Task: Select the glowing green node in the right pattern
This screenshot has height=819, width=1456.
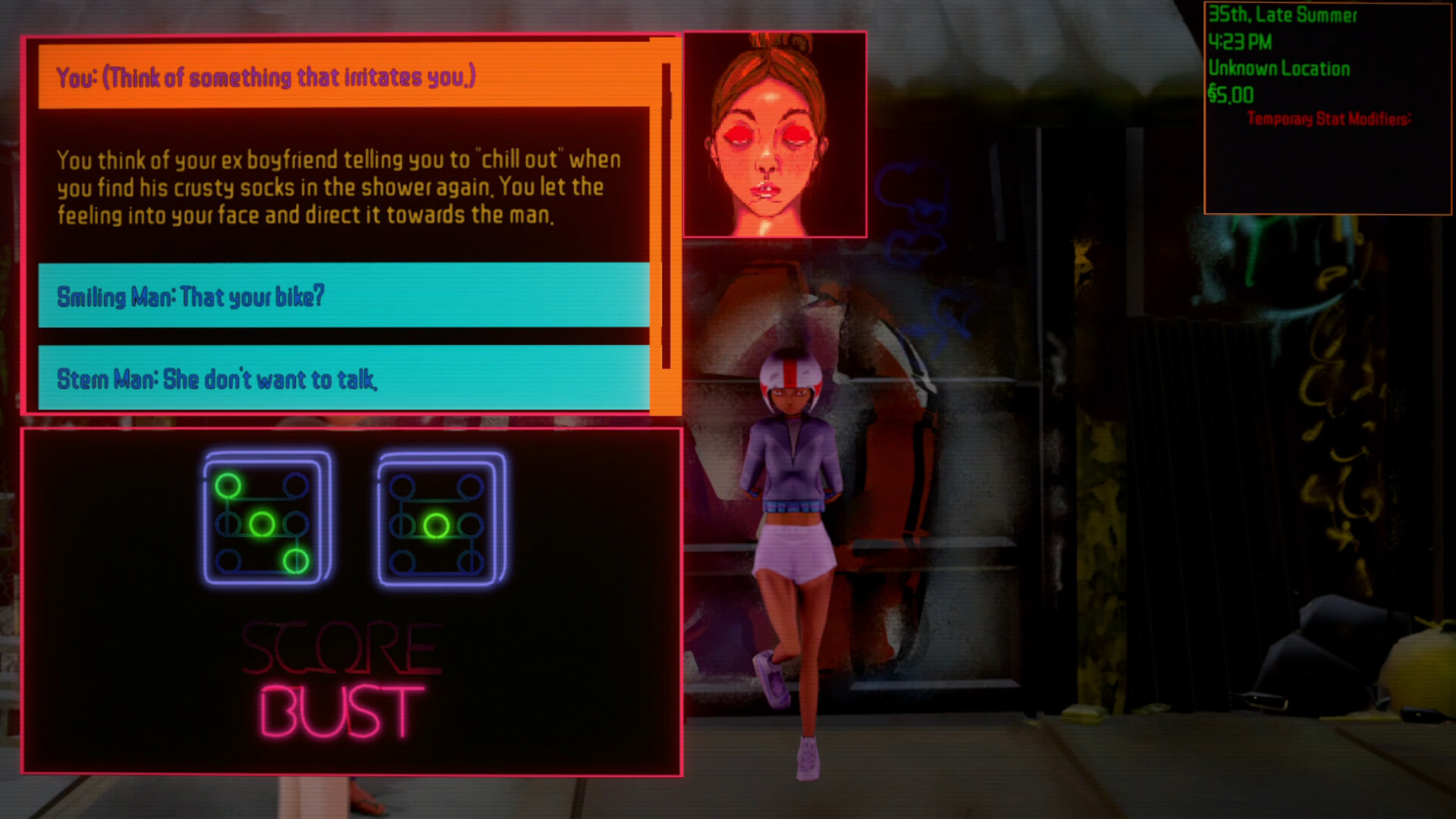Action: 438,526
